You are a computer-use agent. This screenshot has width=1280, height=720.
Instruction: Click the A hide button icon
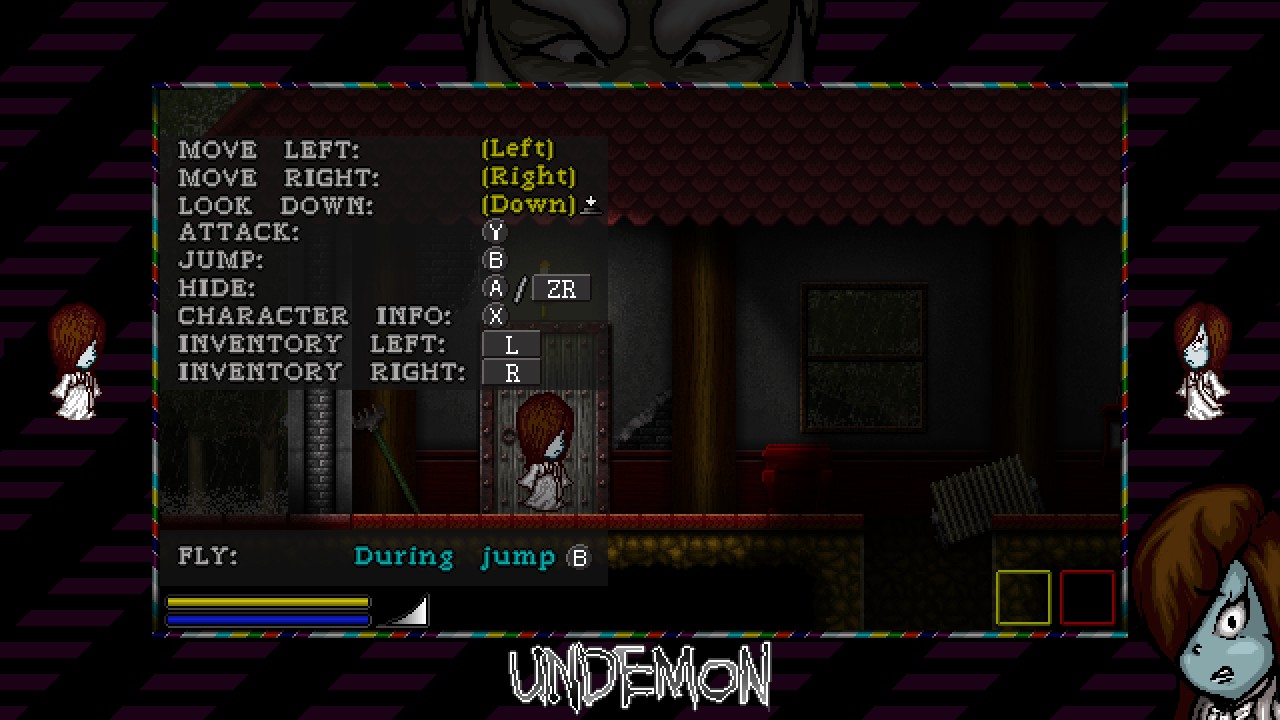click(494, 288)
